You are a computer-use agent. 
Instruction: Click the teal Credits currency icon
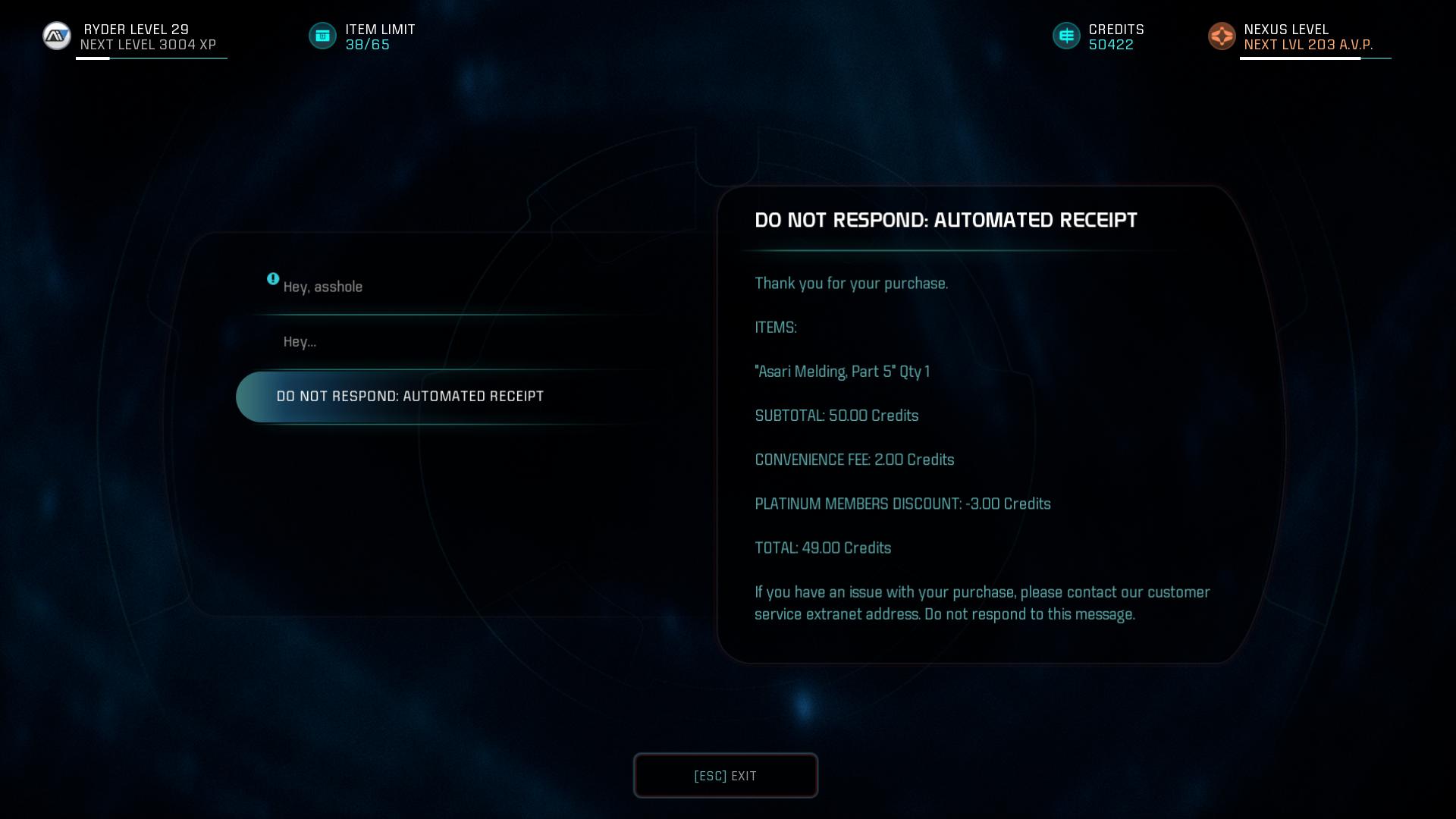tap(1066, 36)
